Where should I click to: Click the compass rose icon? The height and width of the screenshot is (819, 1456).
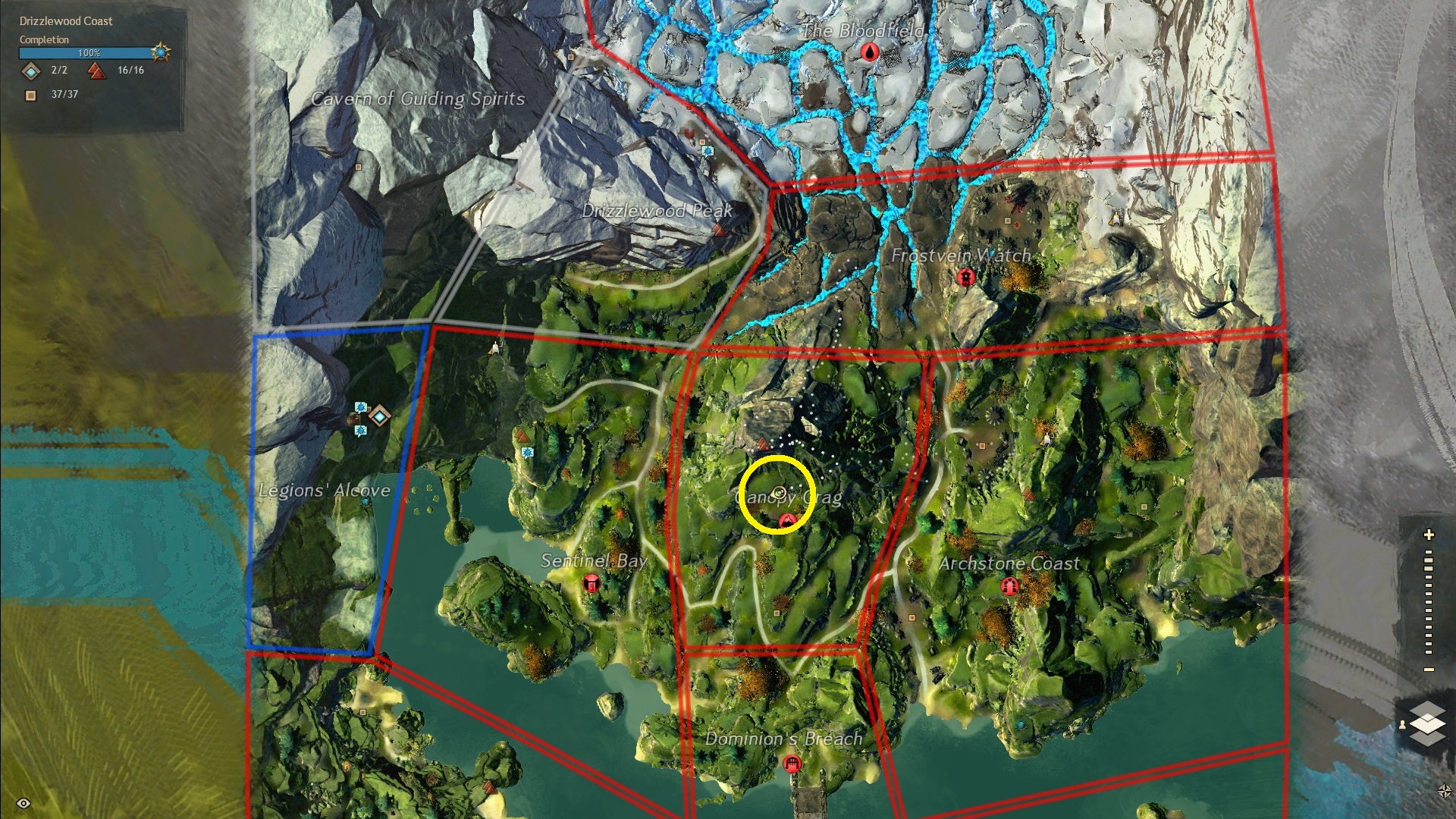1444,791
